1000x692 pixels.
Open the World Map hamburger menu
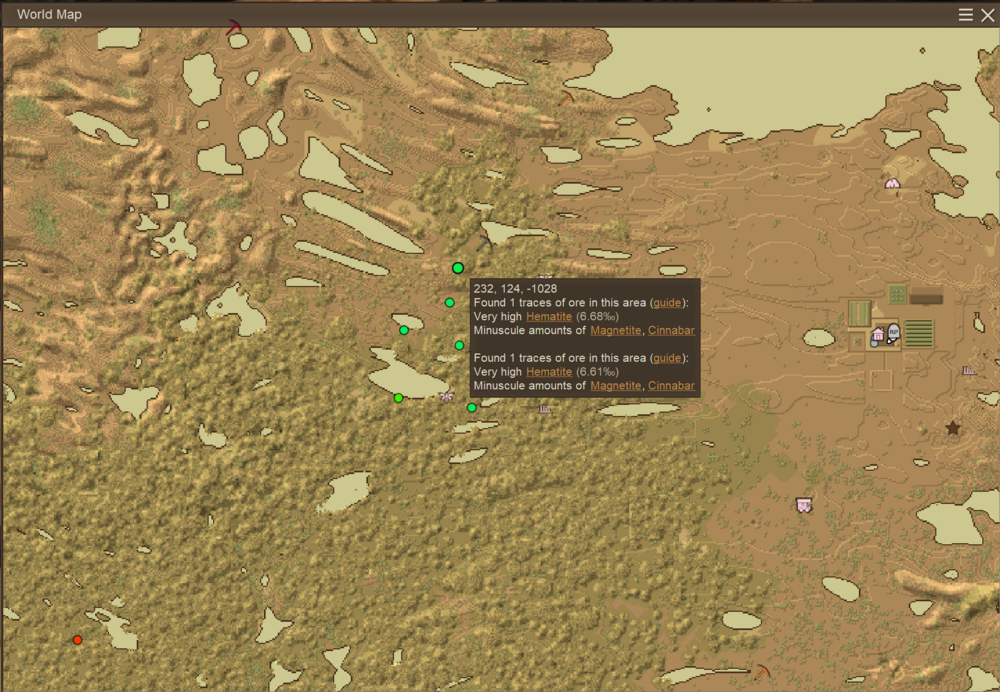(x=966, y=15)
